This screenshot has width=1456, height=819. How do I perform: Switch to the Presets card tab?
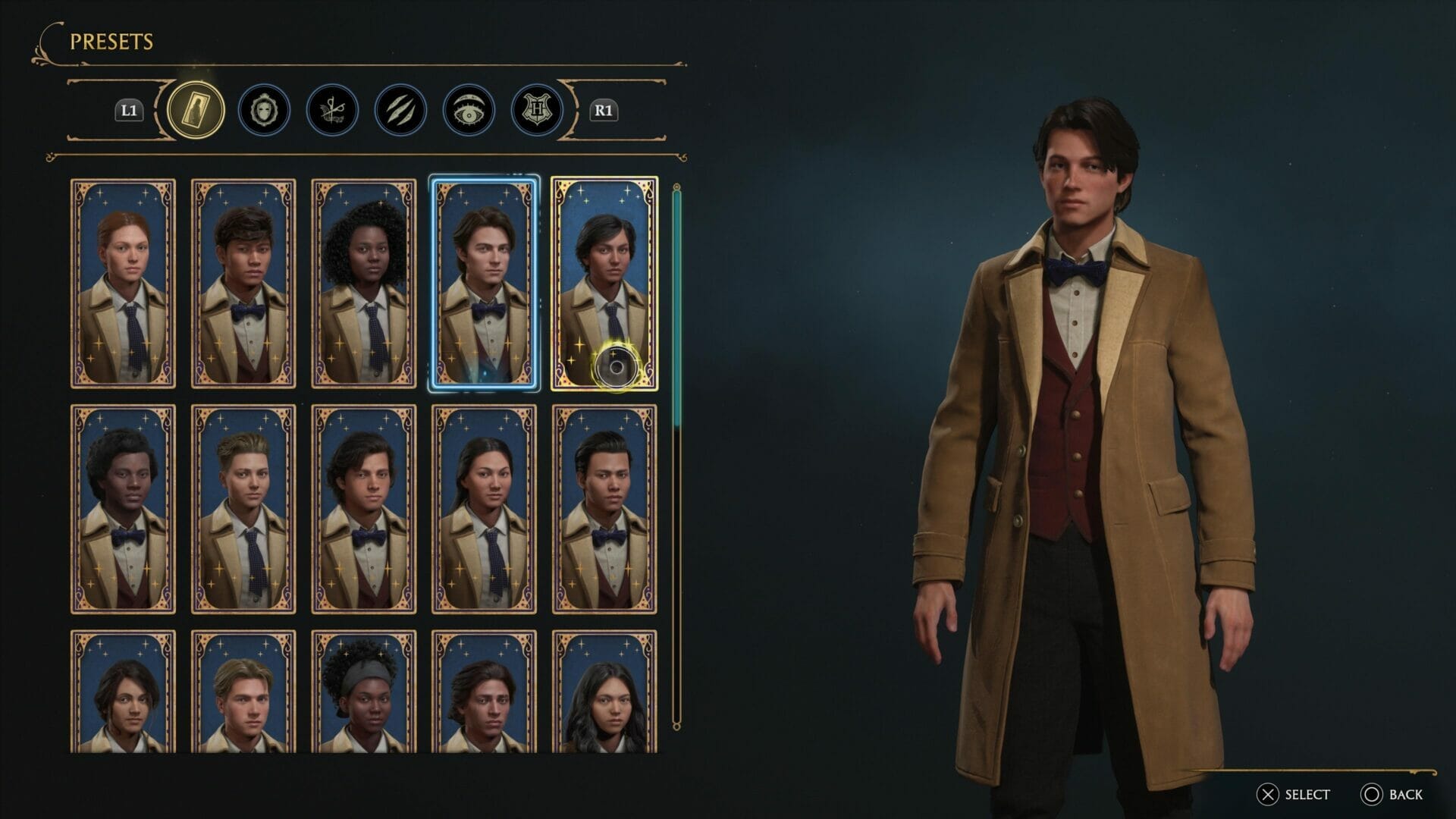(x=196, y=110)
